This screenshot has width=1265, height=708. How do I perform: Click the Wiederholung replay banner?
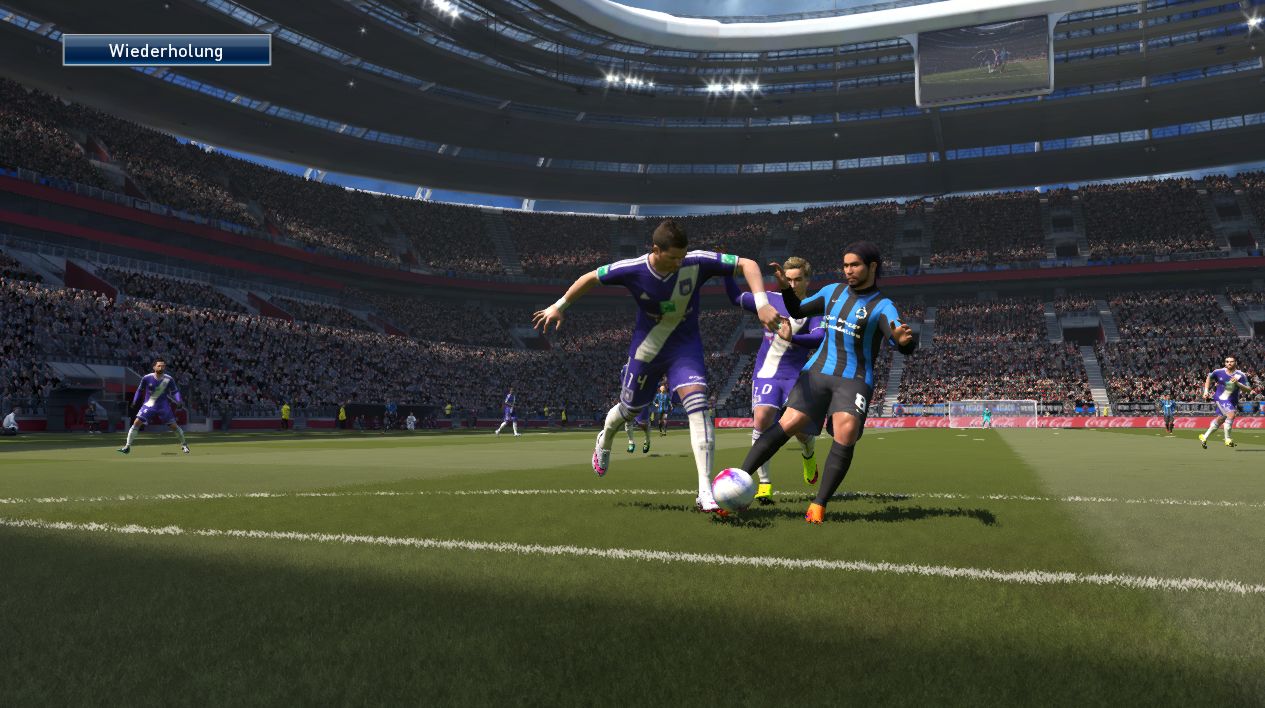(166, 50)
